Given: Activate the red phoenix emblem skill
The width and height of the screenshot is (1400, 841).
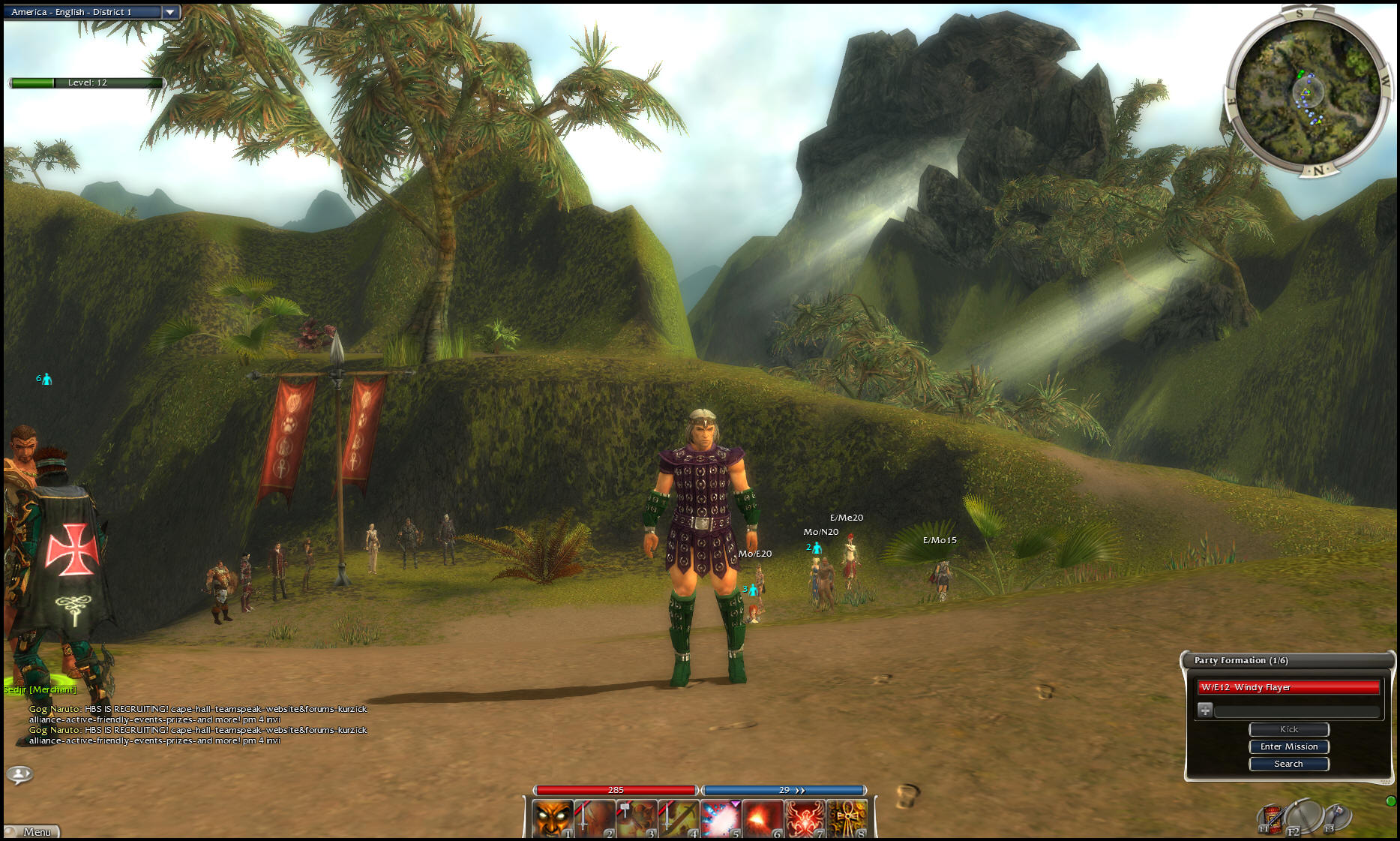Looking at the screenshot, I should (x=805, y=818).
